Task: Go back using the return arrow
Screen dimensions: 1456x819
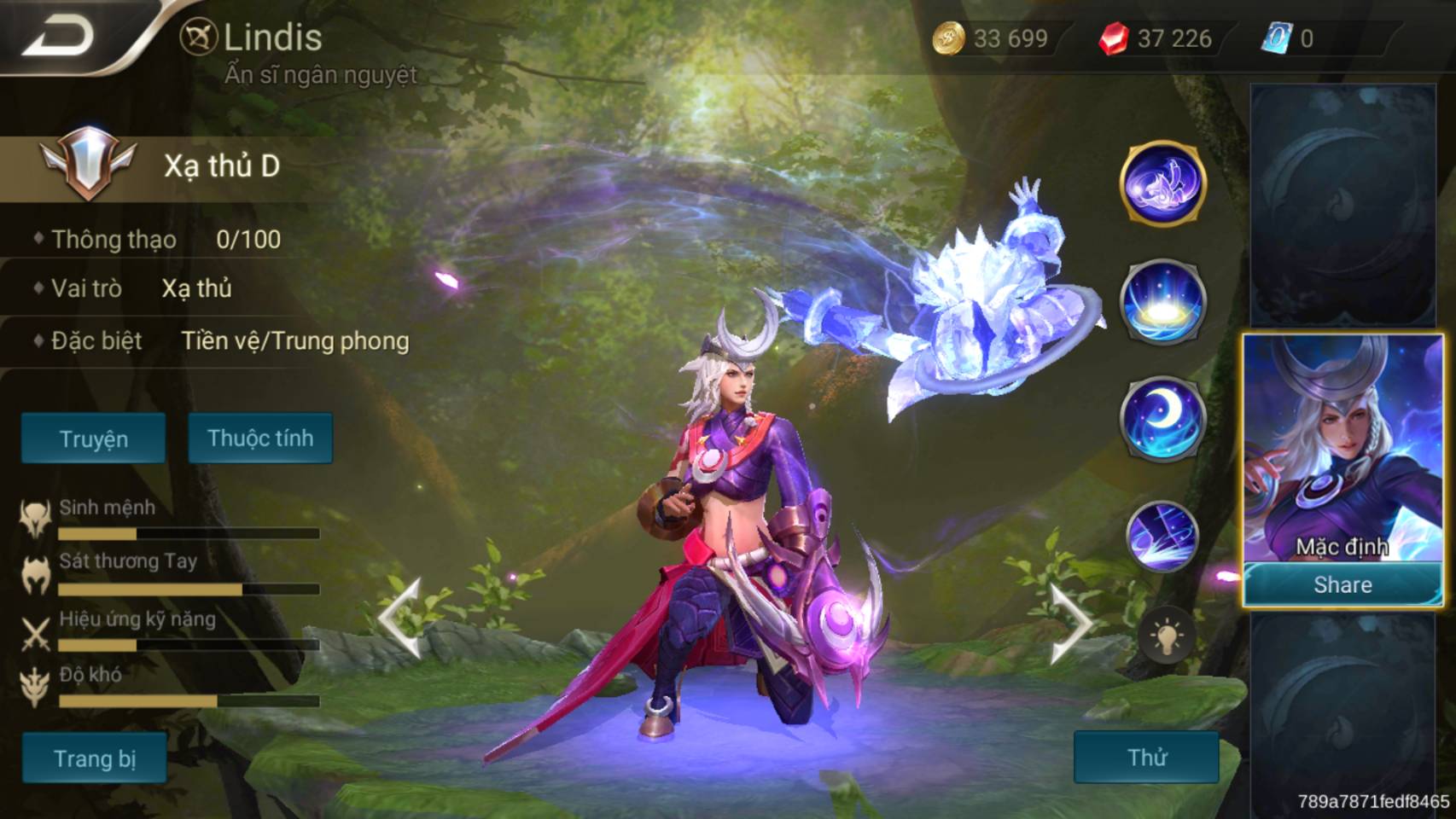Action: pos(58,37)
